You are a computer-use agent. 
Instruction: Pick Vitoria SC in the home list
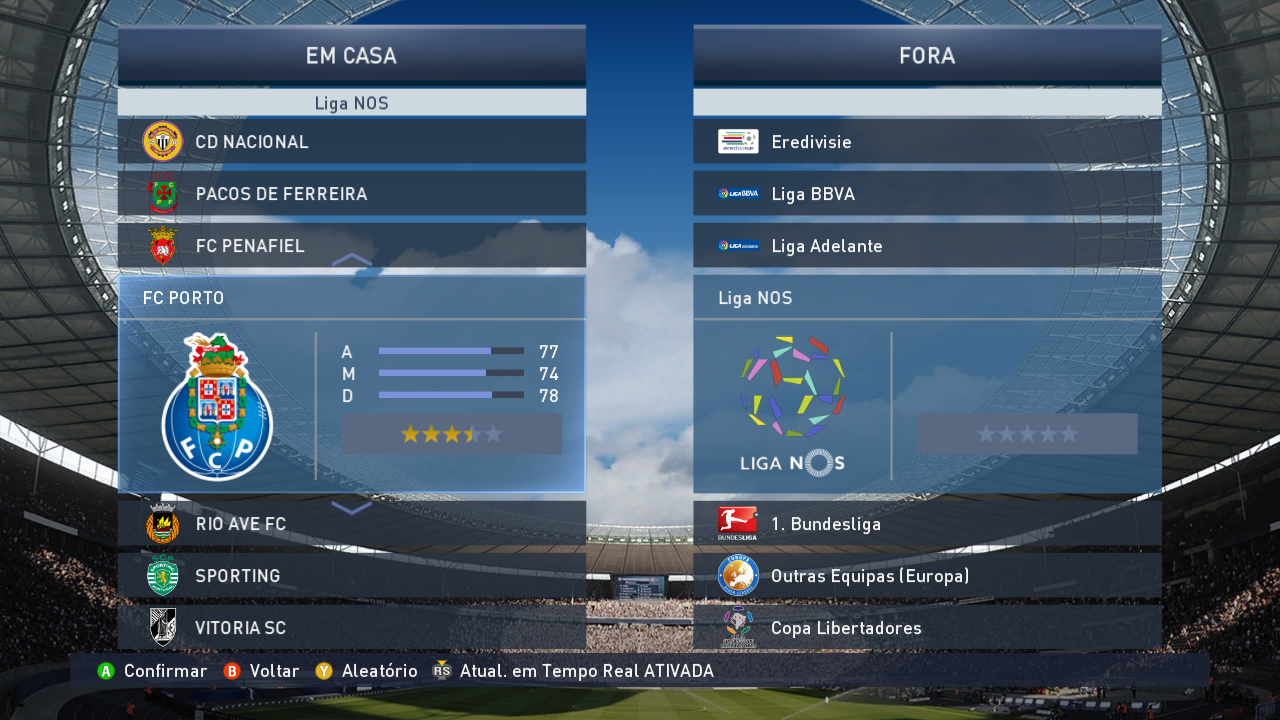coord(351,628)
